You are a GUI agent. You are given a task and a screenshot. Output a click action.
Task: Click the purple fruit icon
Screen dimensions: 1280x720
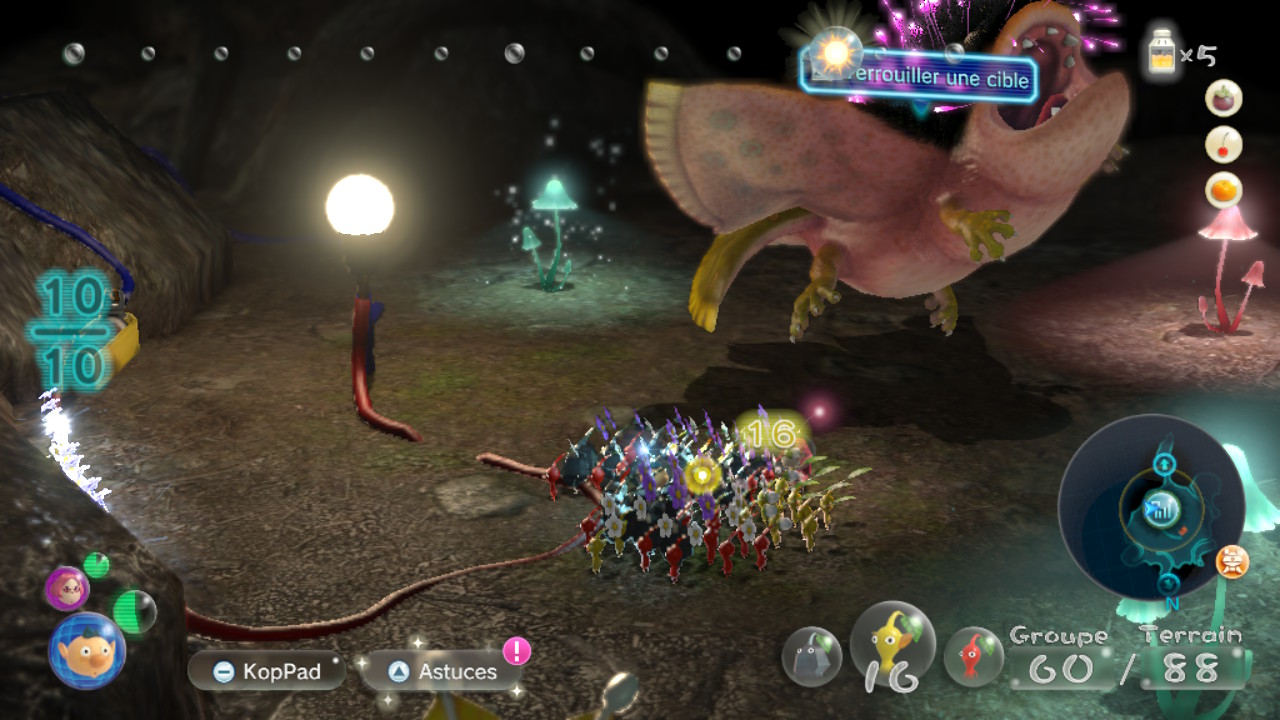click(1224, 99)
